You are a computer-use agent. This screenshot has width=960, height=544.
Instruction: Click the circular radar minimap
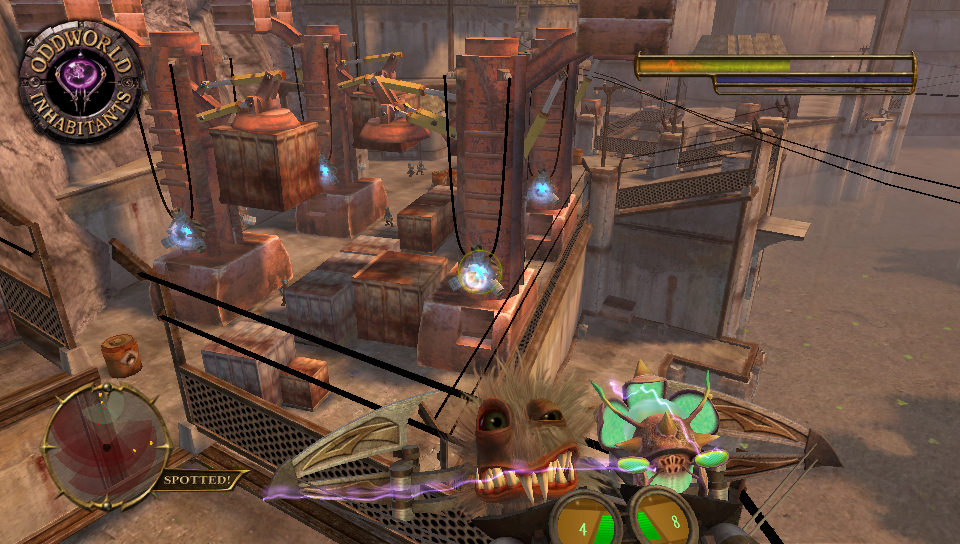(x=106, y=445)
